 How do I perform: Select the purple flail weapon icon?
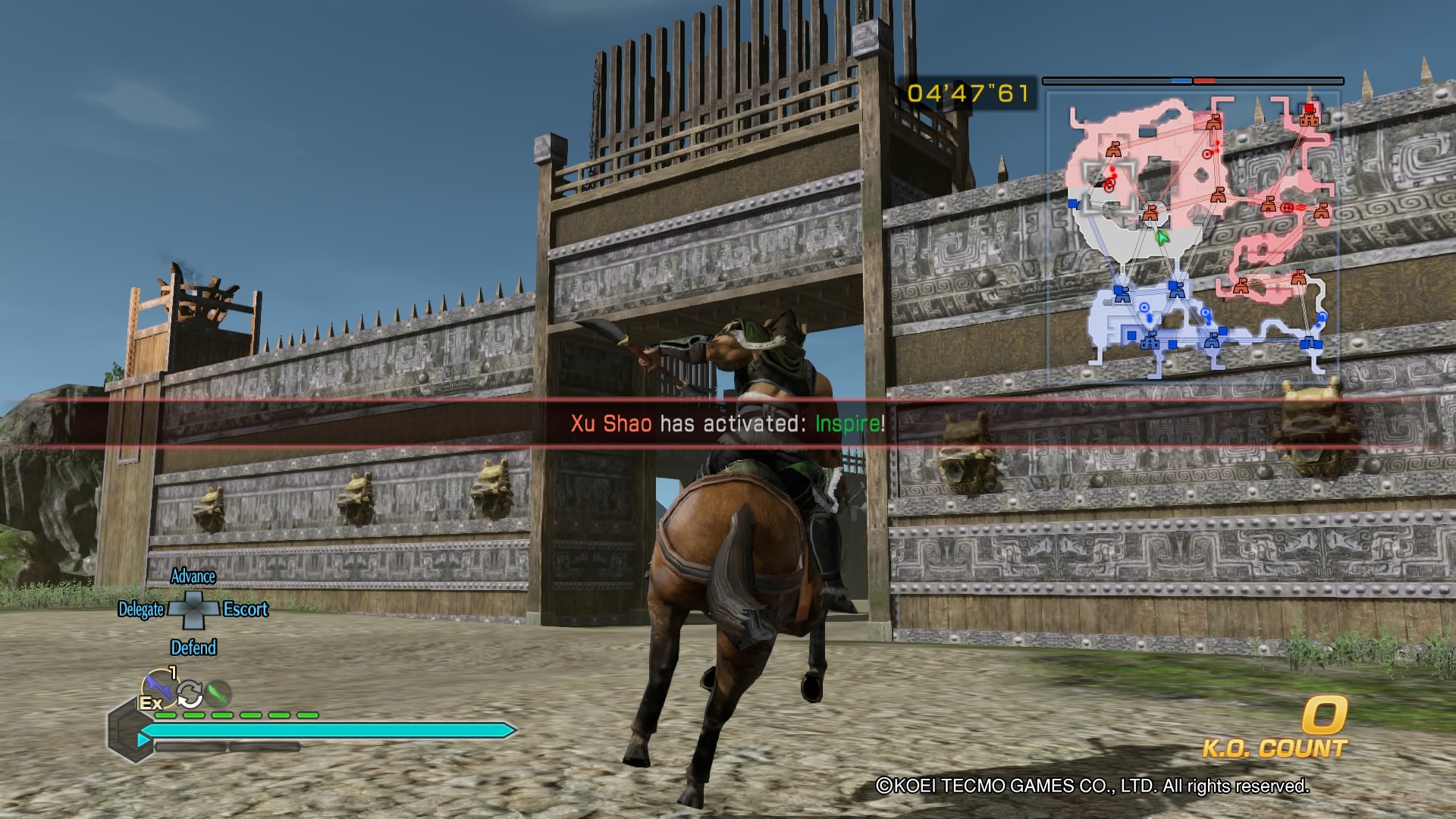160,688
